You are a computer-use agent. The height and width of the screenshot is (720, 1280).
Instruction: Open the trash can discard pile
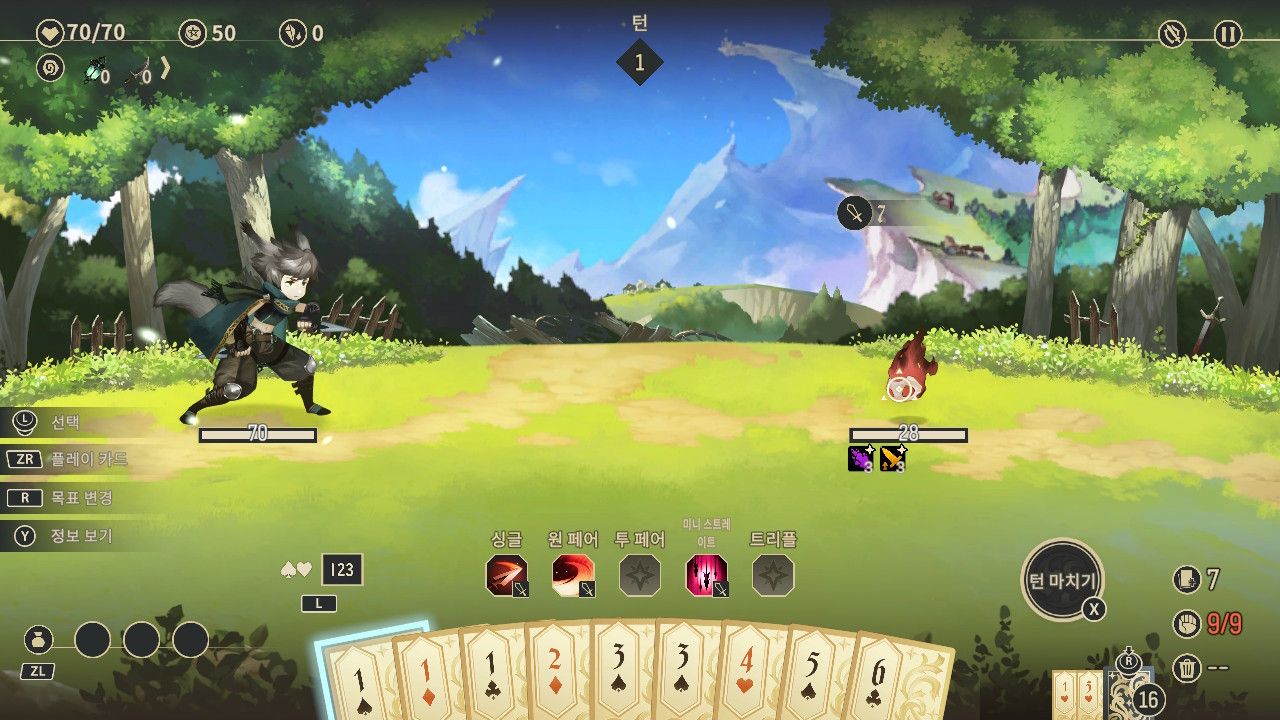point(1186,667)
